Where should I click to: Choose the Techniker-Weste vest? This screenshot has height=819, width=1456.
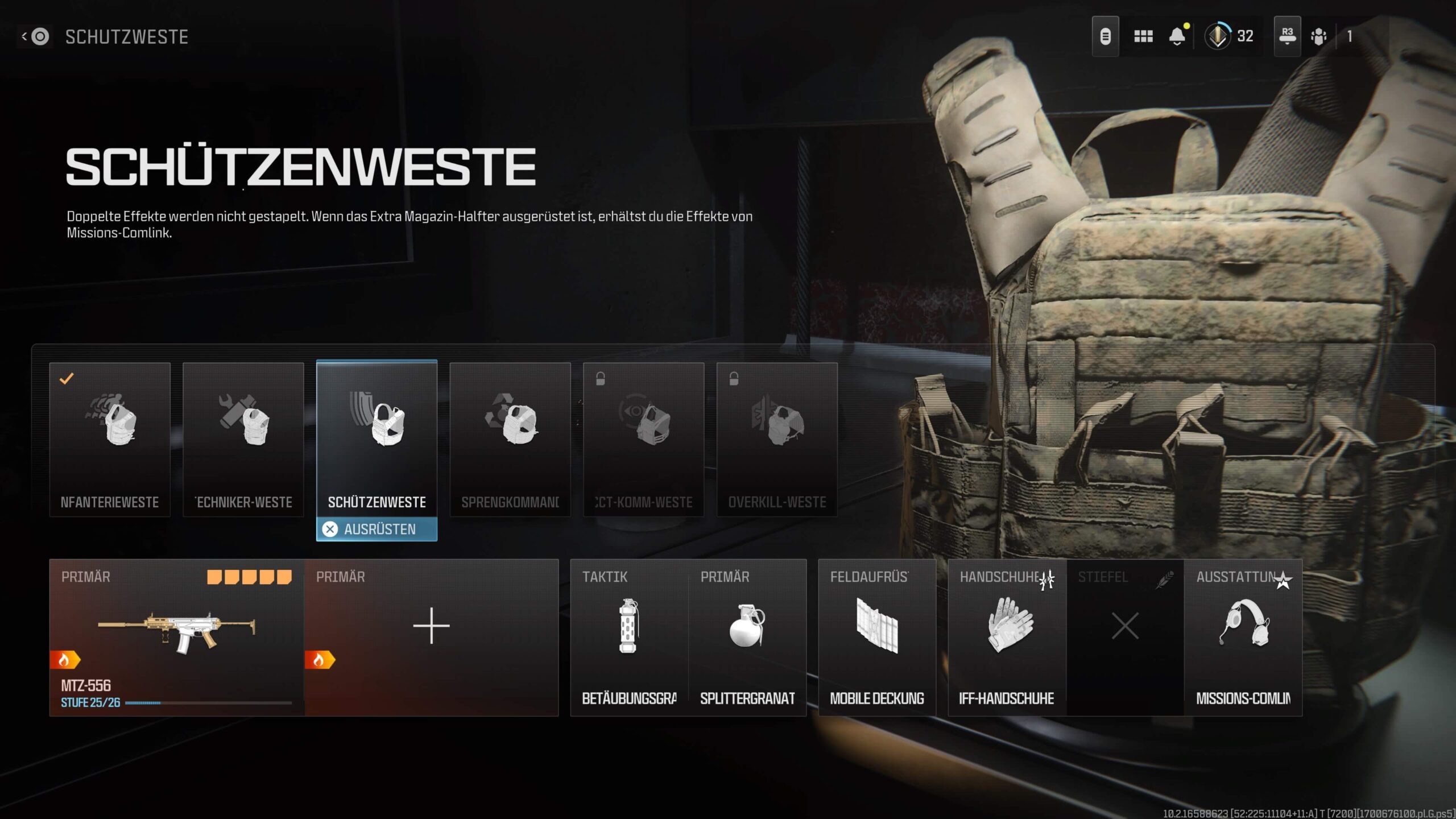click(x=243, y=439)
